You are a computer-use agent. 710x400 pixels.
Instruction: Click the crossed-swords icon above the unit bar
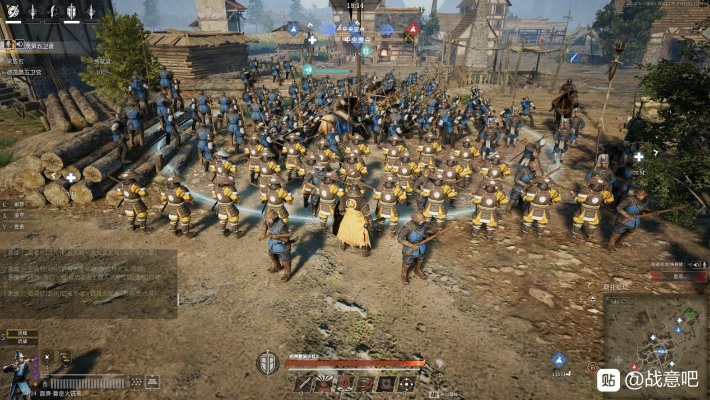(x=46, y=357)
